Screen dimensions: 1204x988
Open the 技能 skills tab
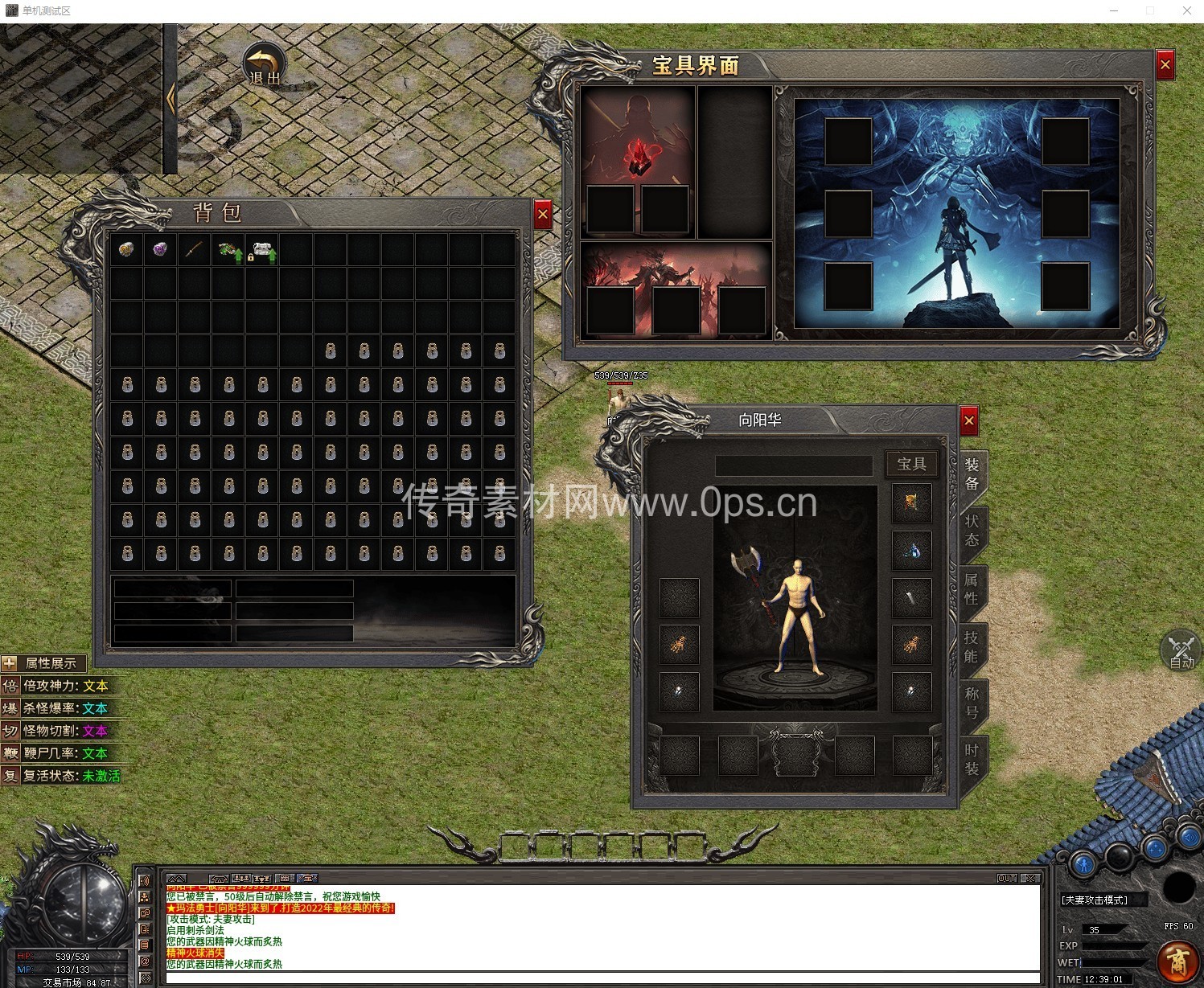pyautogui.click(x=972, y=646)
